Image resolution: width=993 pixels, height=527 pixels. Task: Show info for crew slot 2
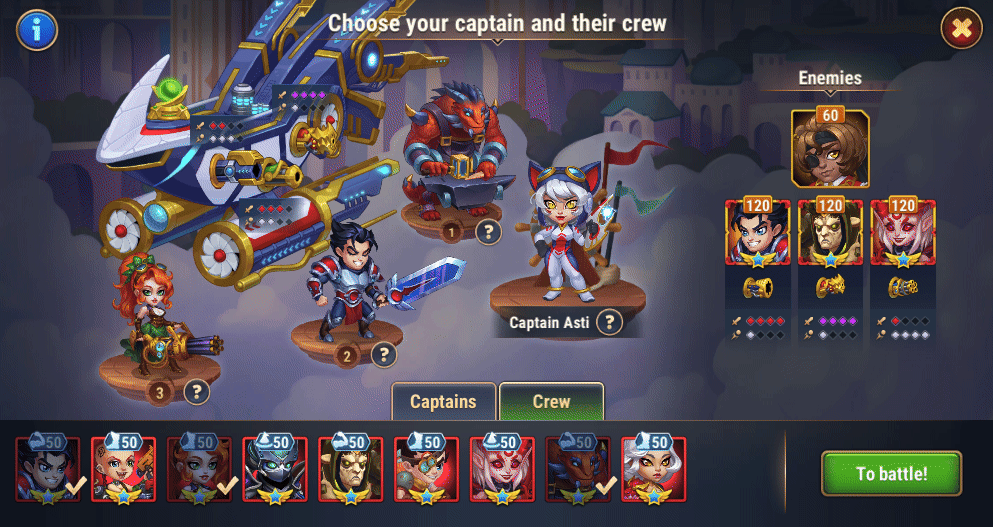coord(384,354)
